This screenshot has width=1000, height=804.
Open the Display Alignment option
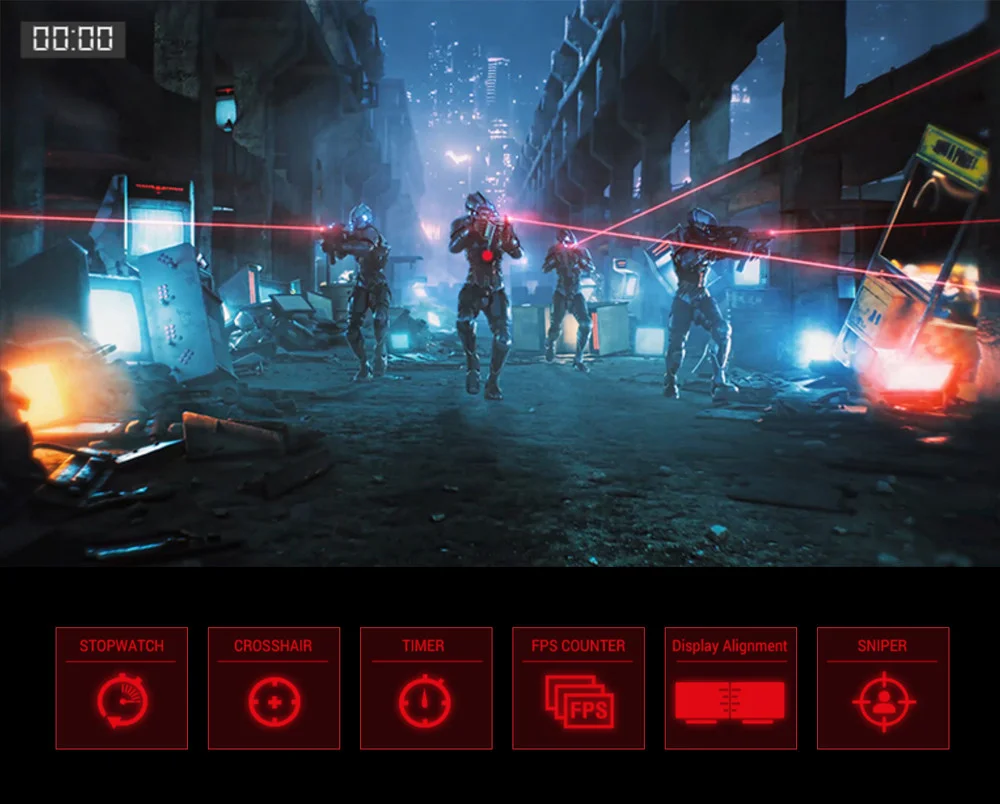(730, 688)
